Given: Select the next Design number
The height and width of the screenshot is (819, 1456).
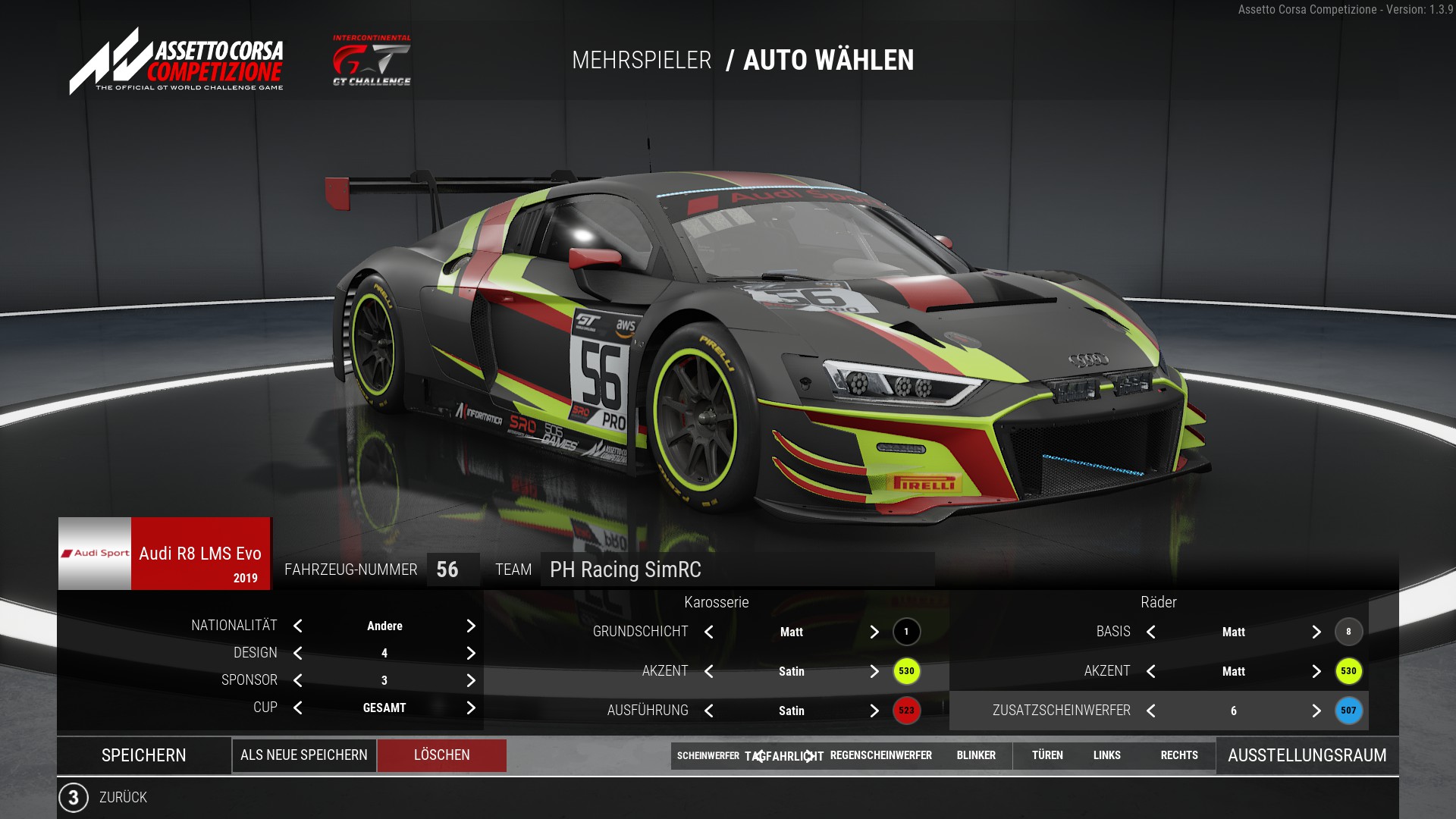Looking at the screenshot, I should point(471,653).
